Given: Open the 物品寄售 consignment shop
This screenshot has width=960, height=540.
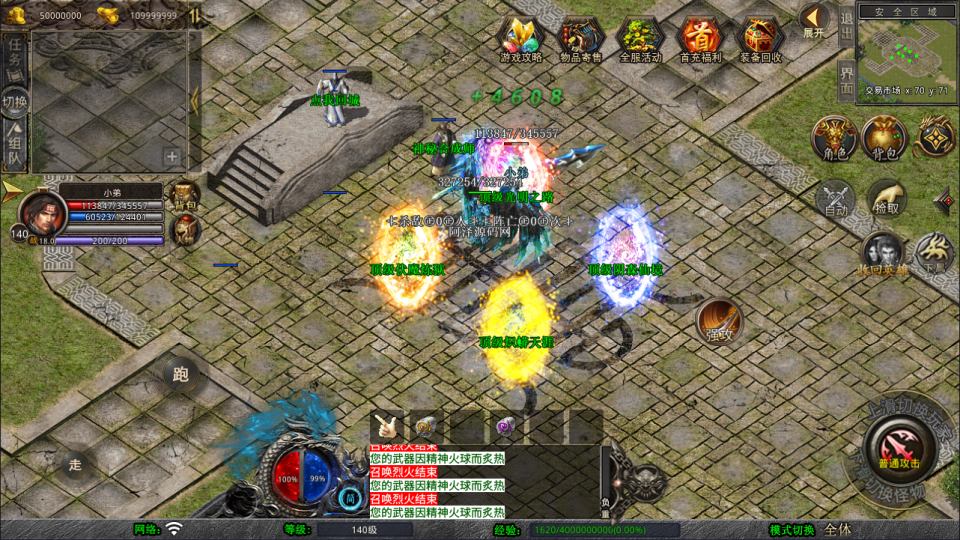Looking at the screenshot, I should 580,40.
